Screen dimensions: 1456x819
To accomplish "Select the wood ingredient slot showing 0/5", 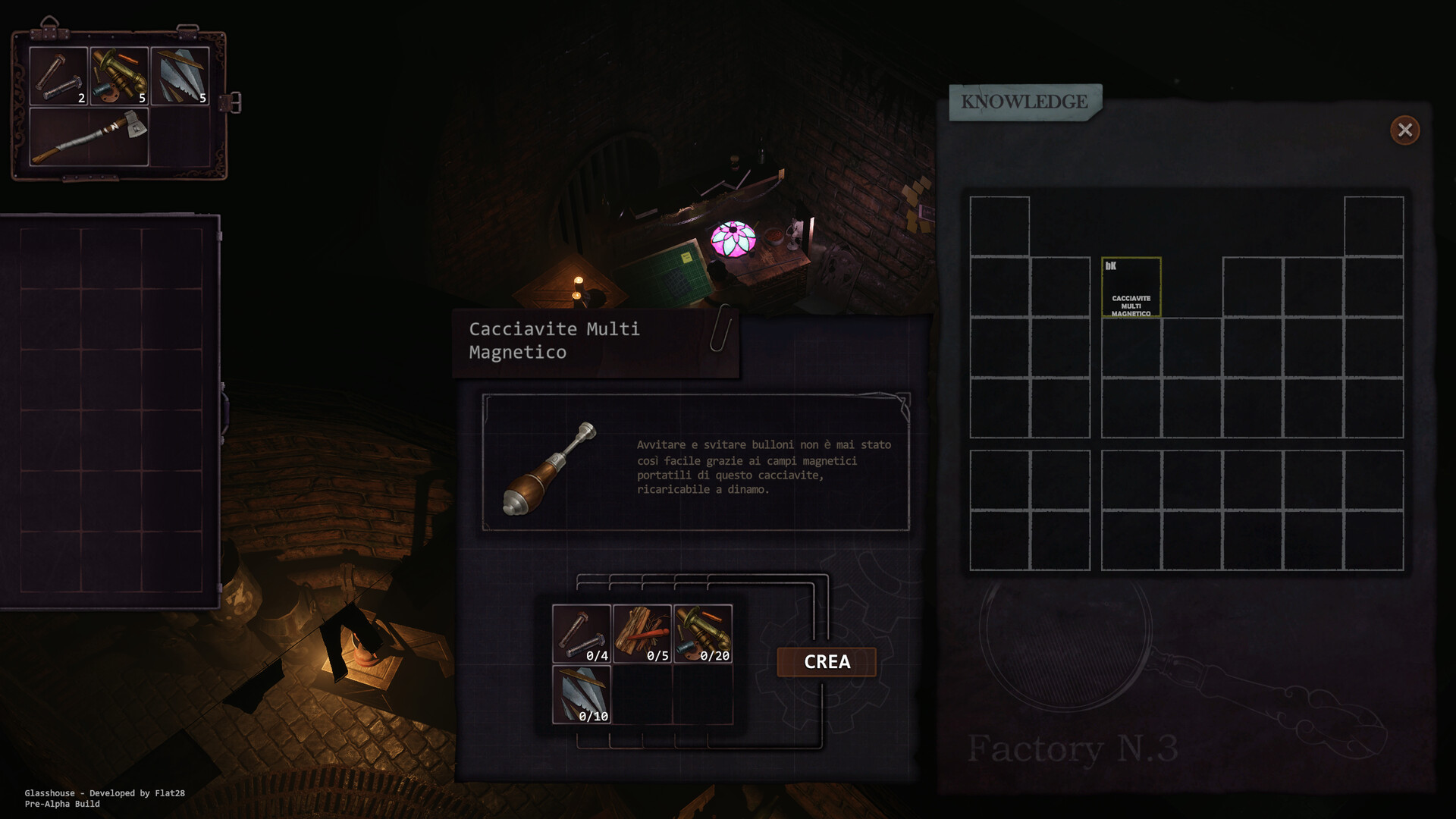I will coord(642,634).
